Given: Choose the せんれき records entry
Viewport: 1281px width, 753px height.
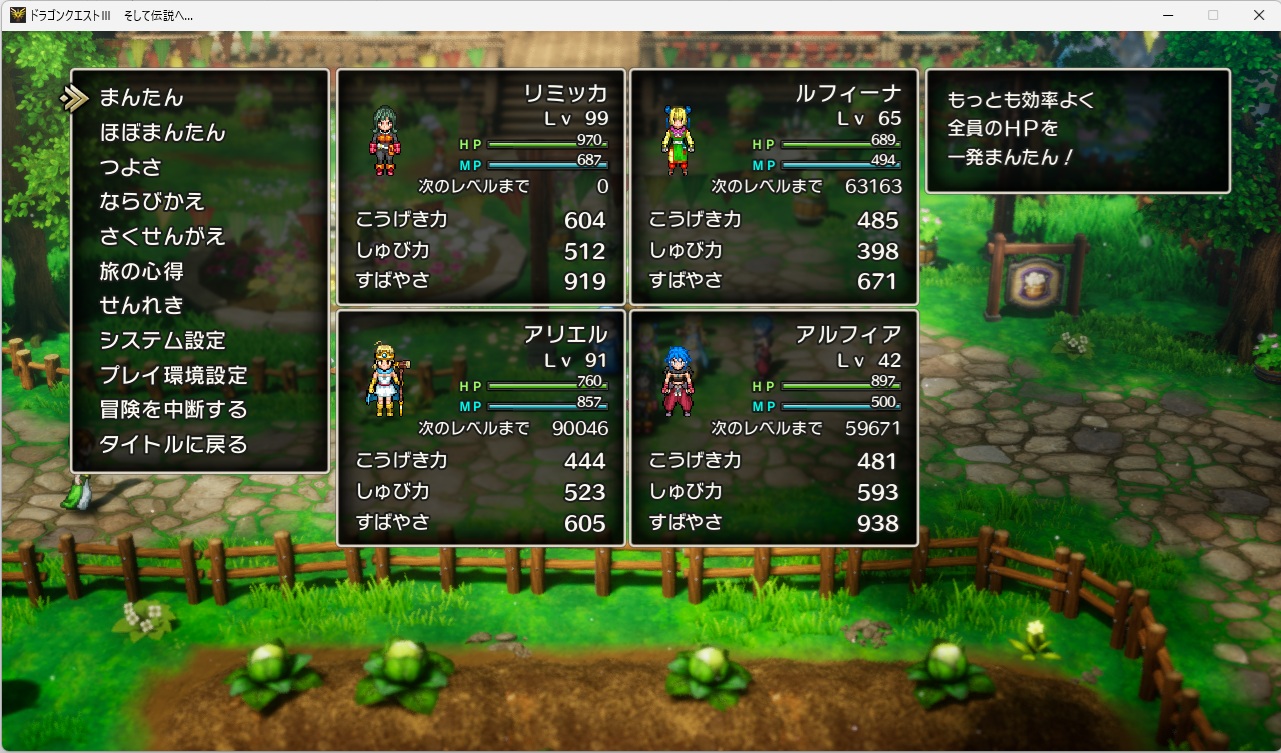Looking at the screenshot, I should click(x=141, y=305).
